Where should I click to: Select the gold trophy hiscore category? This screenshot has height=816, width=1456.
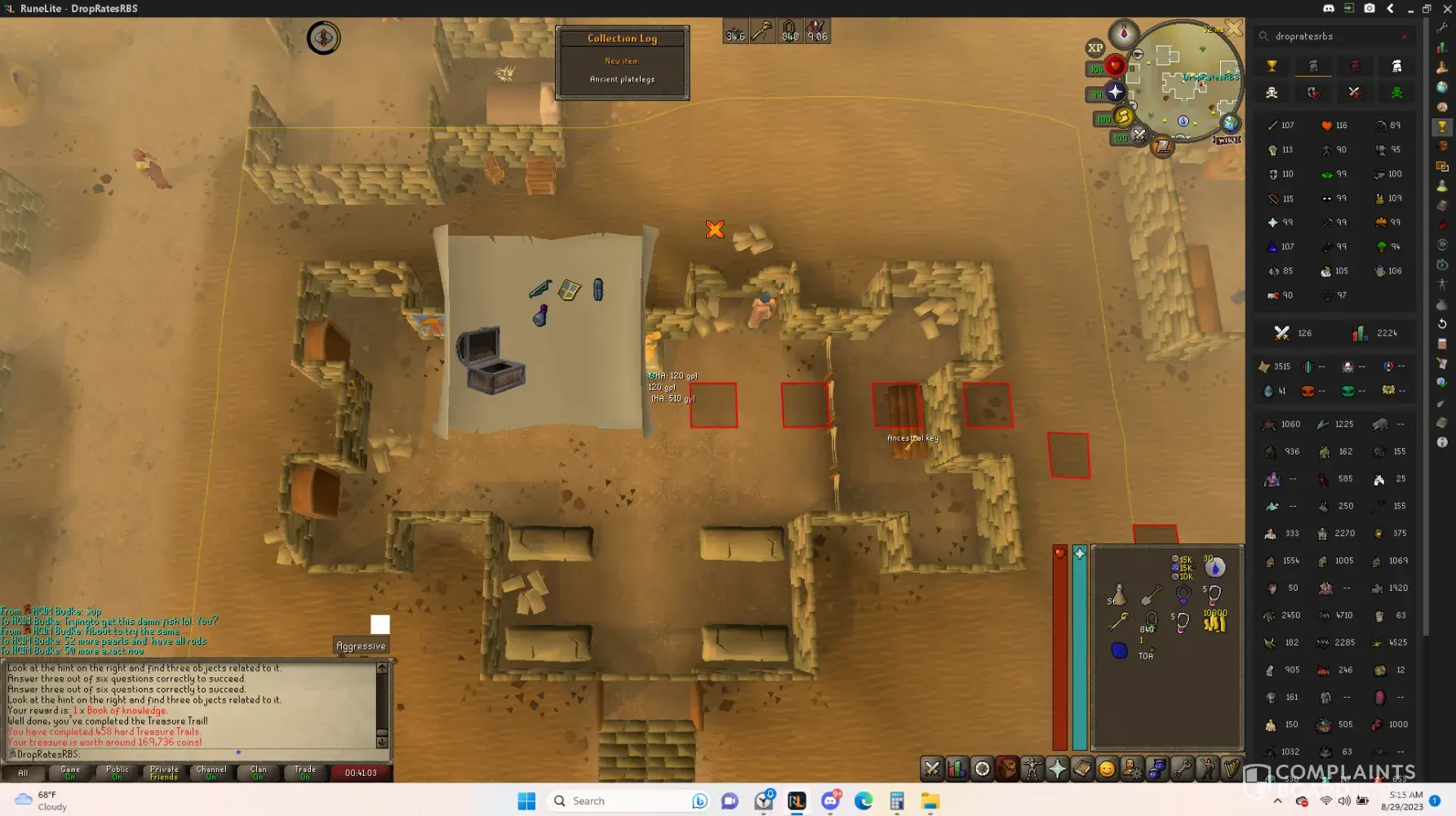pyautogui.click(x=1272, y=66)
